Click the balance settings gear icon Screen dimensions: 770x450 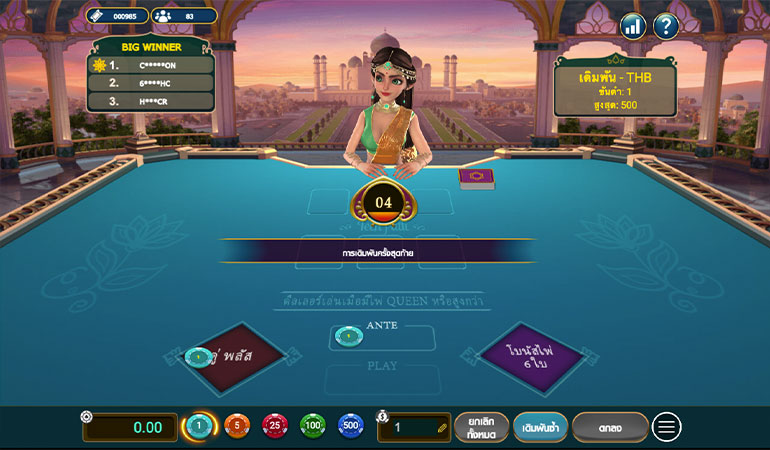87,416
